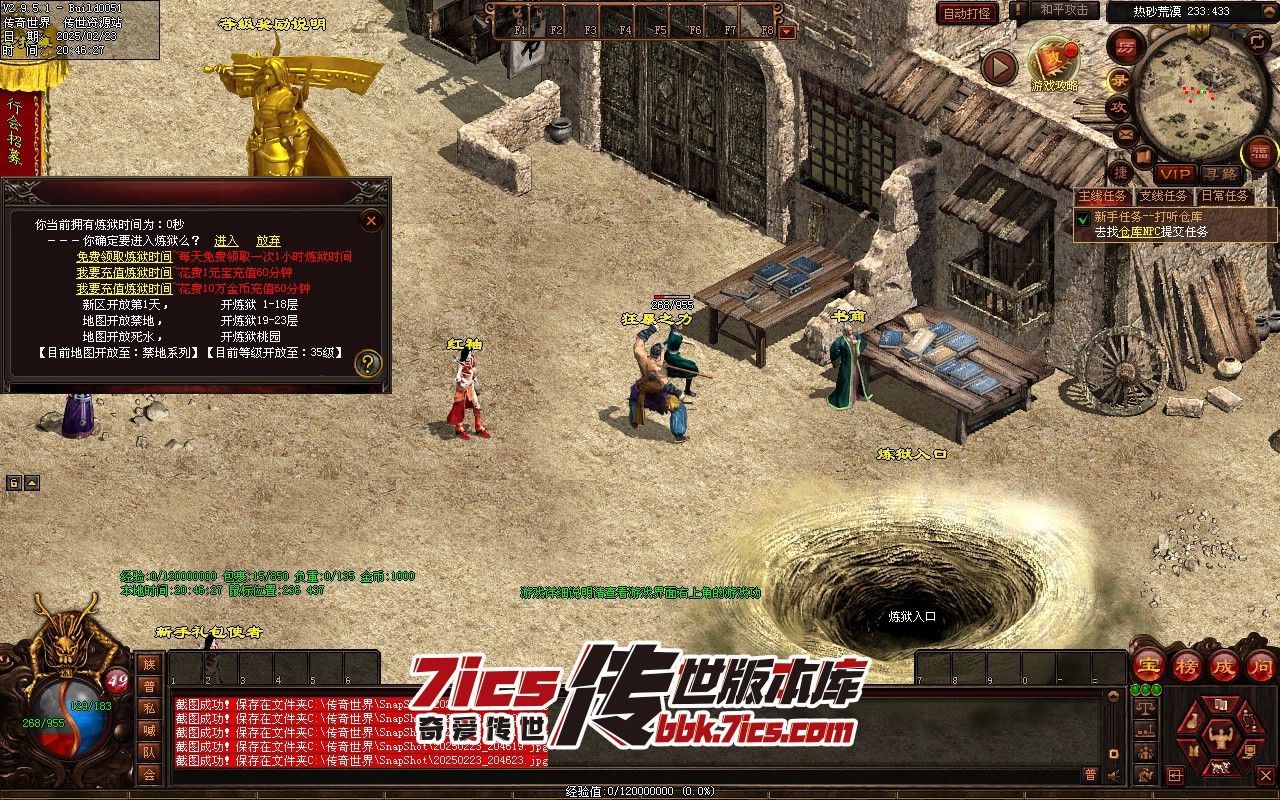Claim free purgatory time via 免费领取炼狱时间
The height and width of the screenshot is (800, 1280).
tap(124, 257)
